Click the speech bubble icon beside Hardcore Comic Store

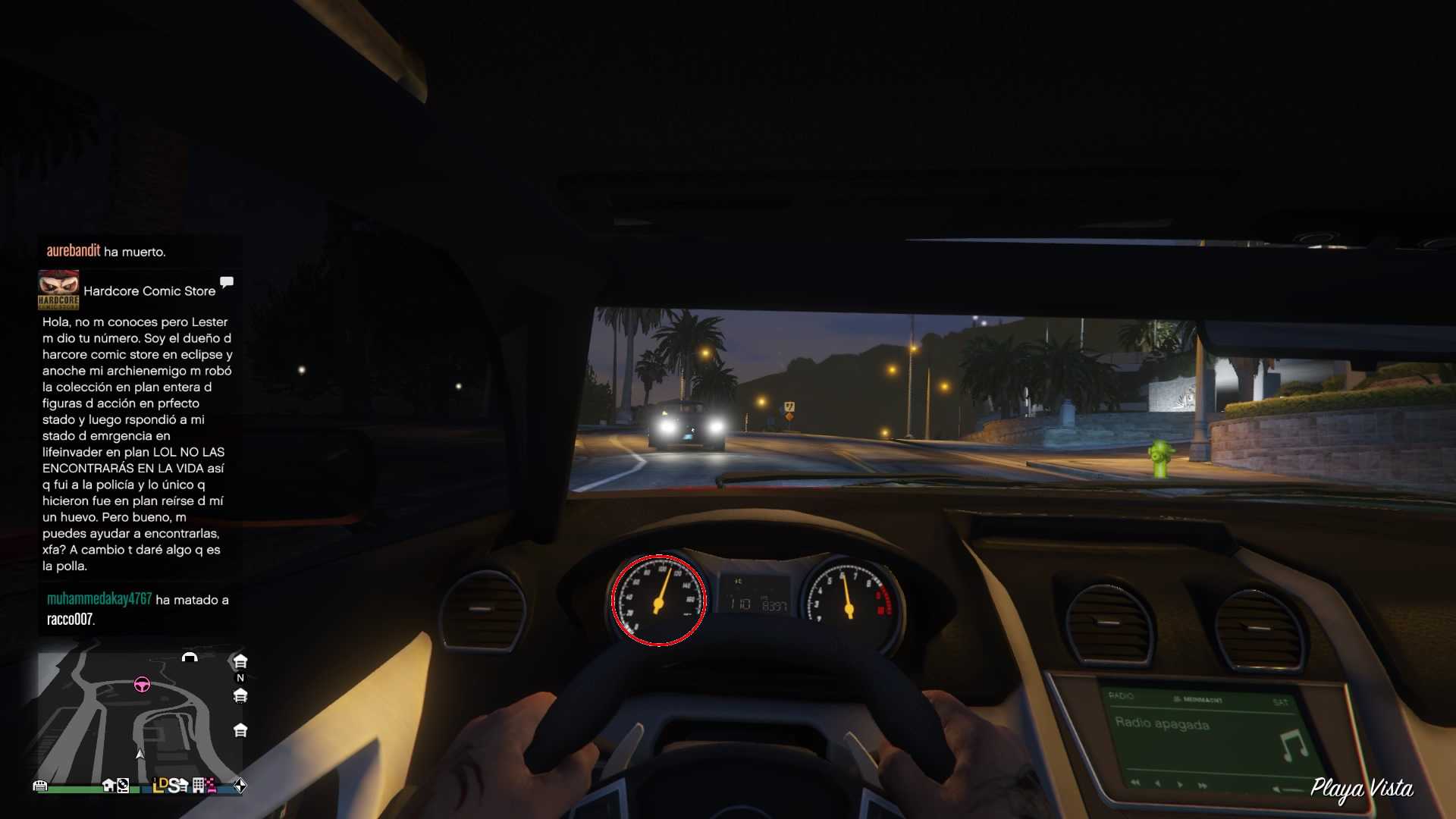pos(227,283)
